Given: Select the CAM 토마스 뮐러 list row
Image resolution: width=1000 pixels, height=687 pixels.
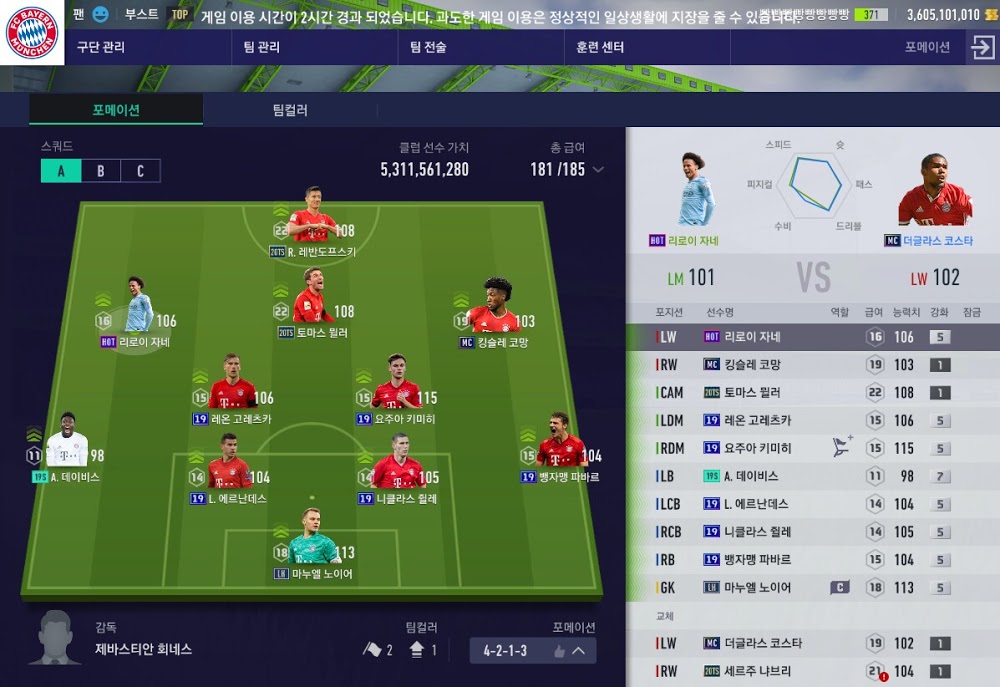Looking at the screenshot, I should point(812,393).
